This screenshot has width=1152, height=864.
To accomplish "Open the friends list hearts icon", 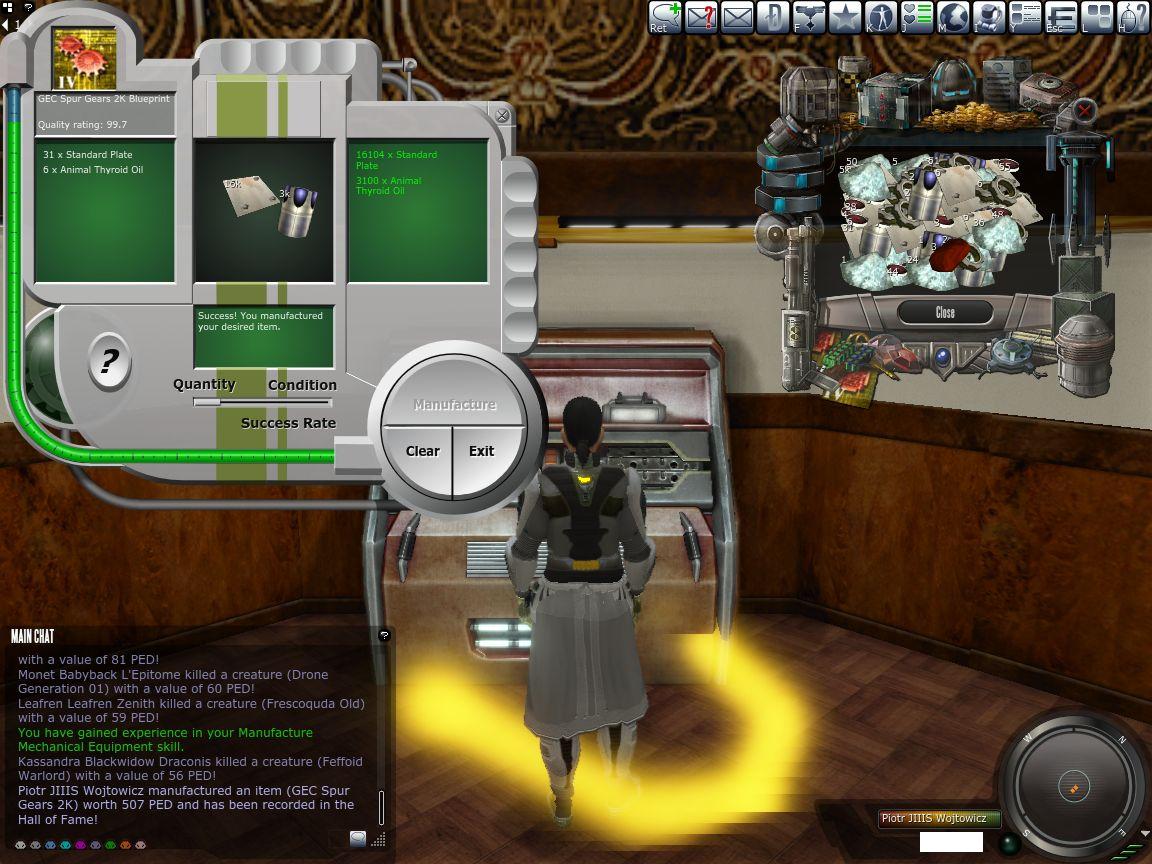I will point(917,17).
